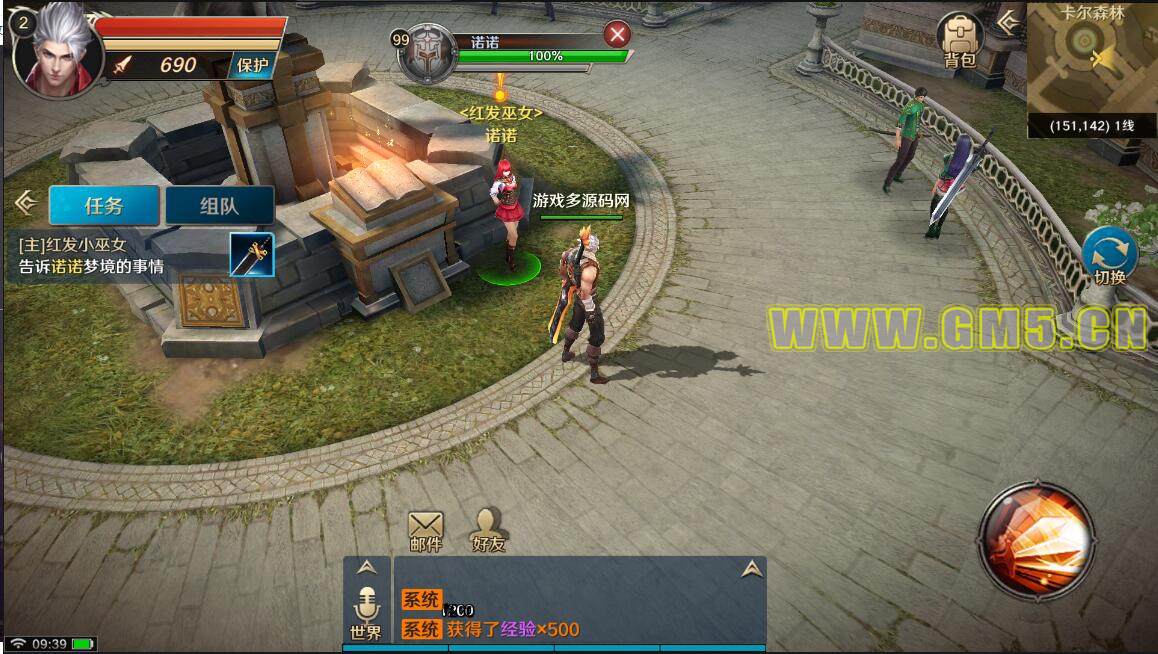Click the 系统 experience message in chat
Viewport: 1158px width, 654px height.
point(490,629)
